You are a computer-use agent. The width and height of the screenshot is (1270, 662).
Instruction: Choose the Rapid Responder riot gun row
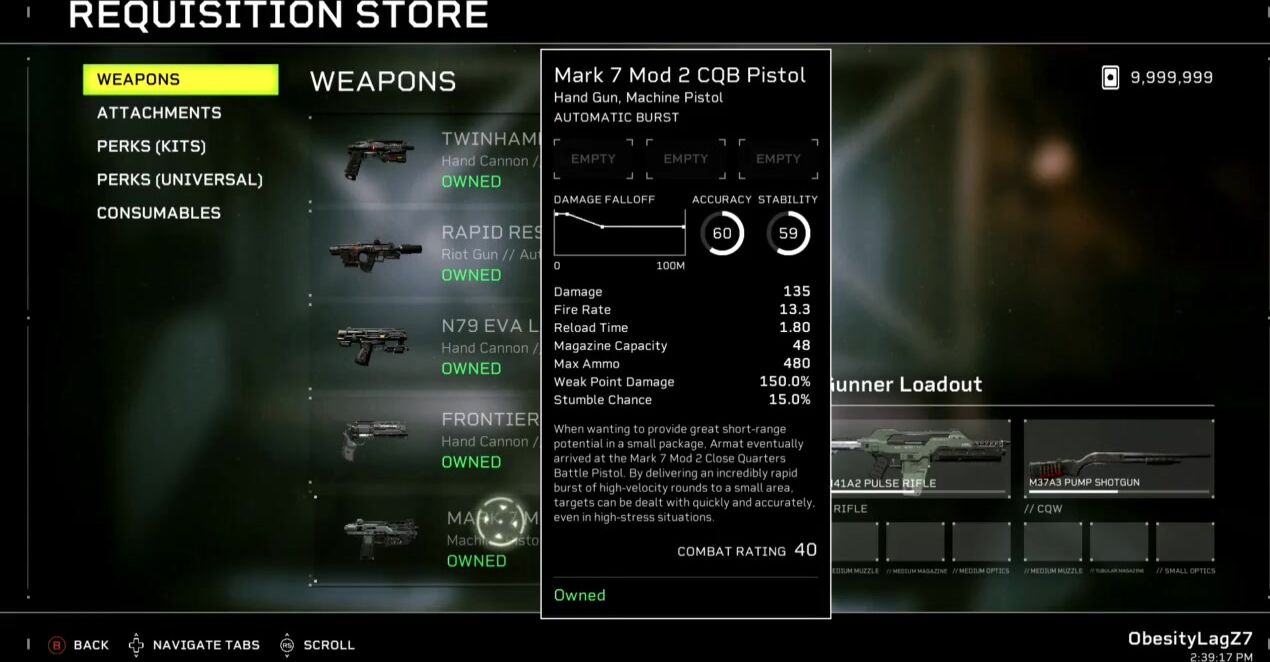[430, 253]
